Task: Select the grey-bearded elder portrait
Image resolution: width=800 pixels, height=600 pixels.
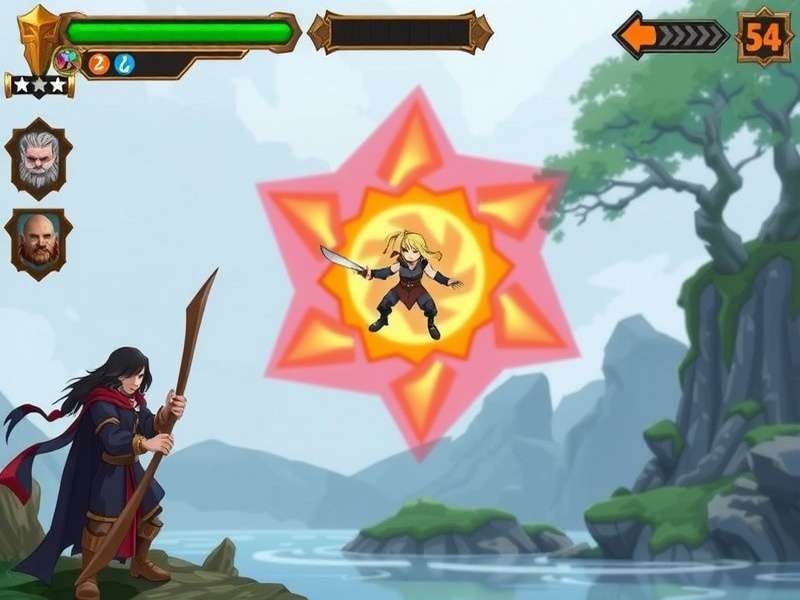Action: [38, 158]
